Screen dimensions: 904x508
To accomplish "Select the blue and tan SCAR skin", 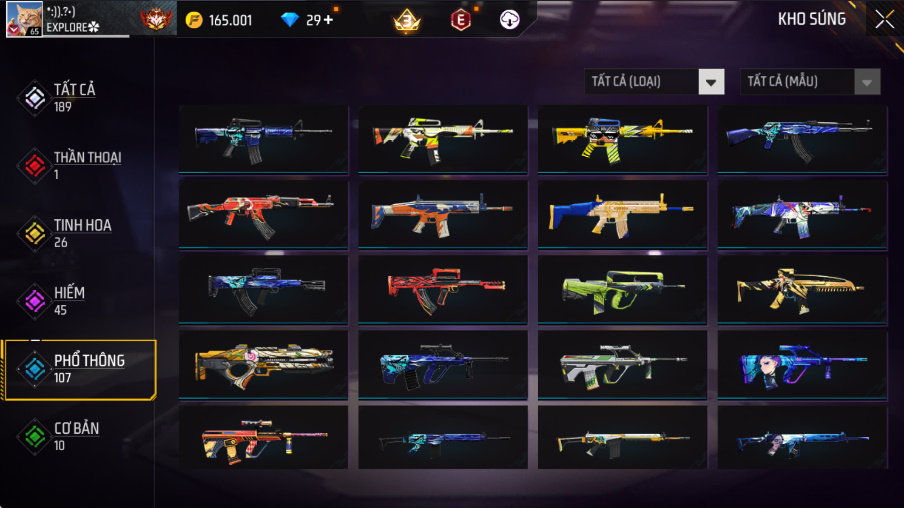I will [622, 215].
